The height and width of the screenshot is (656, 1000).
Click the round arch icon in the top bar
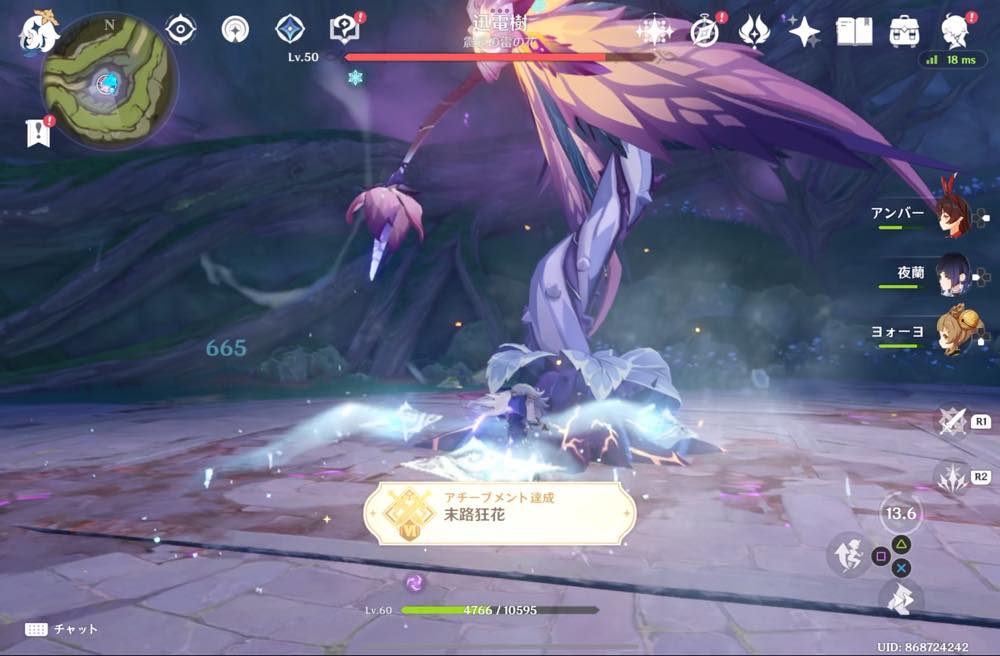tap(235, 30)
